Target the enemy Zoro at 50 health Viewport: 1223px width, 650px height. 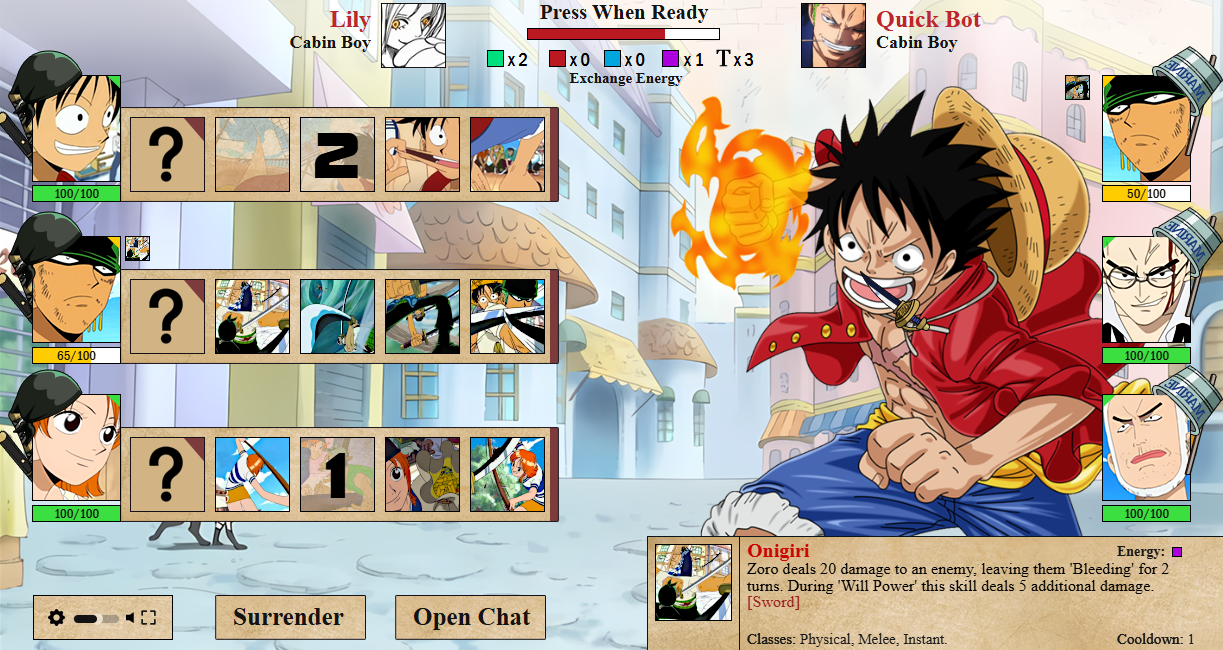1146,130
